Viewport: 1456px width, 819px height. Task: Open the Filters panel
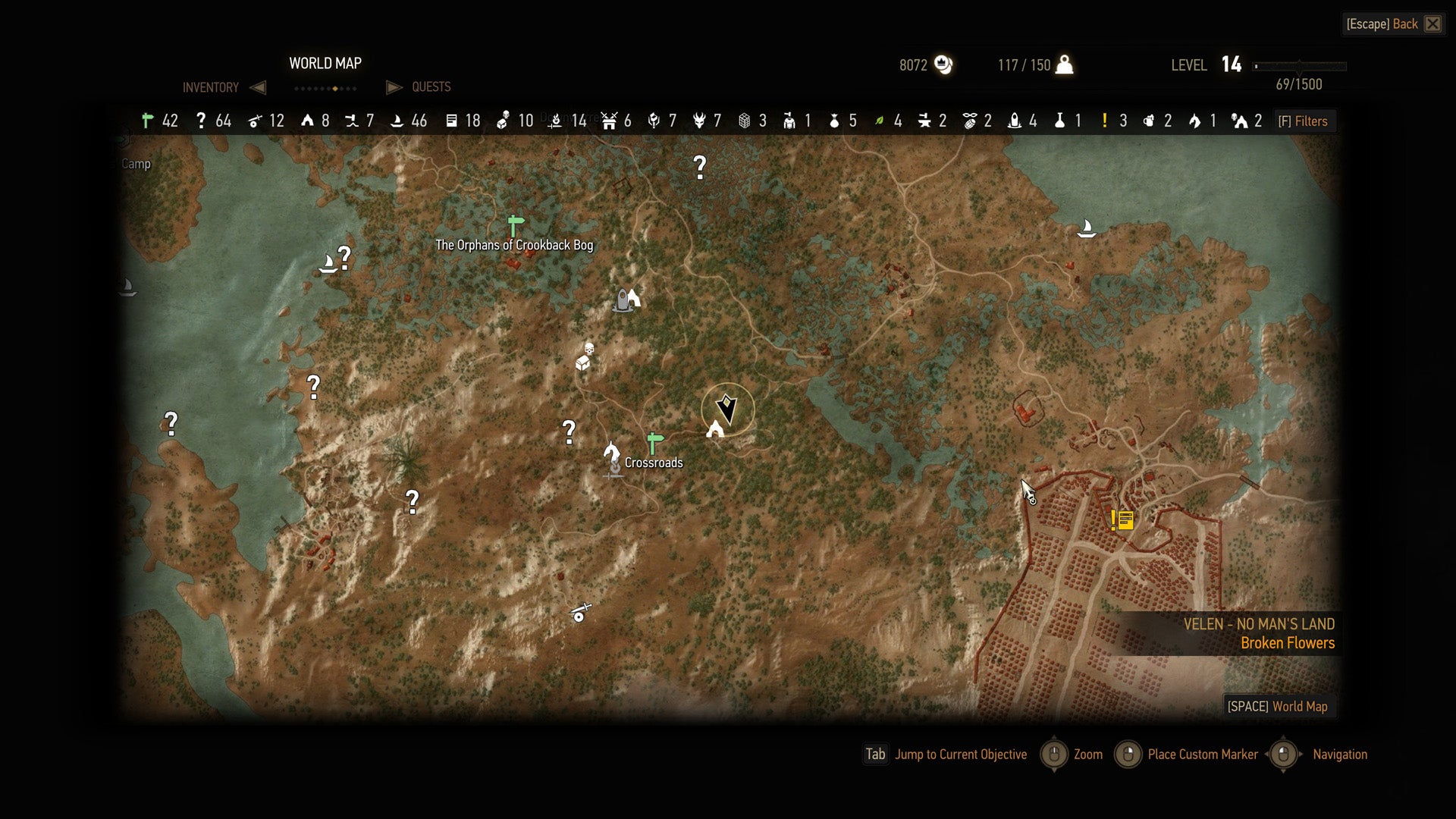click(x=1304, y=121)
